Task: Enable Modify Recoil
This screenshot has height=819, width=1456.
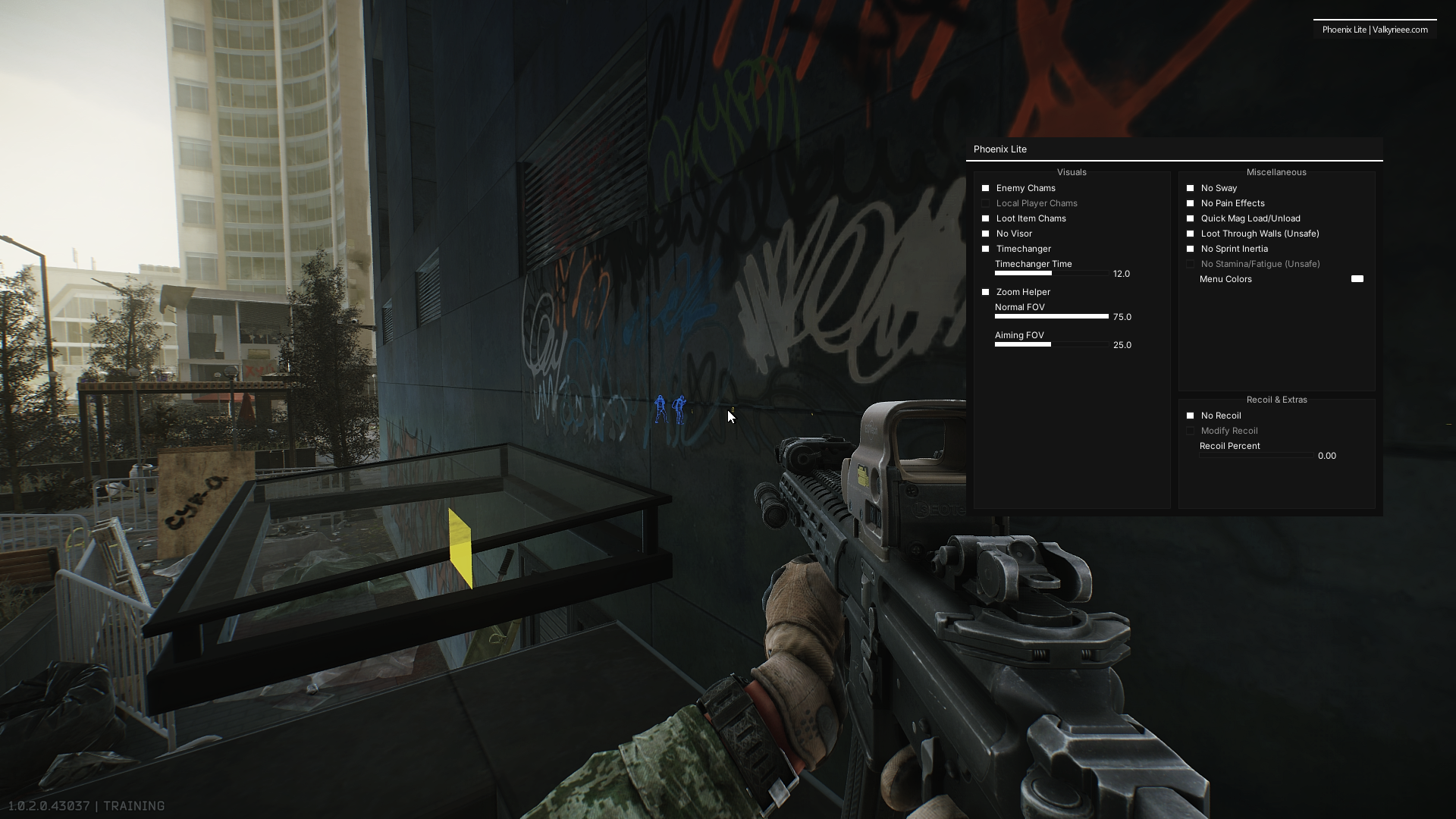Action: click(x=1191, y=431)
